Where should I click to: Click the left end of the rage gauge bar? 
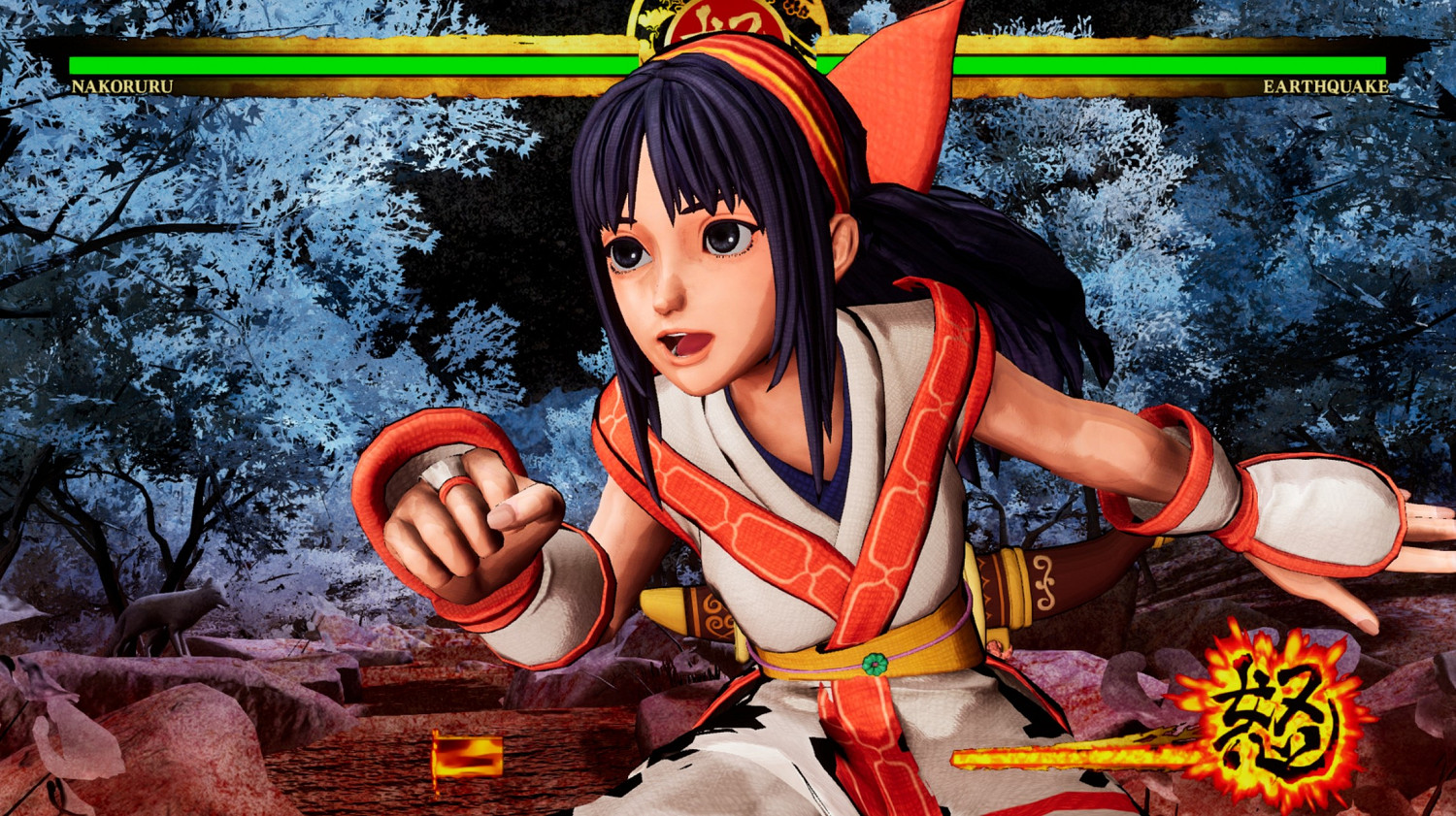tap(961, 757)
